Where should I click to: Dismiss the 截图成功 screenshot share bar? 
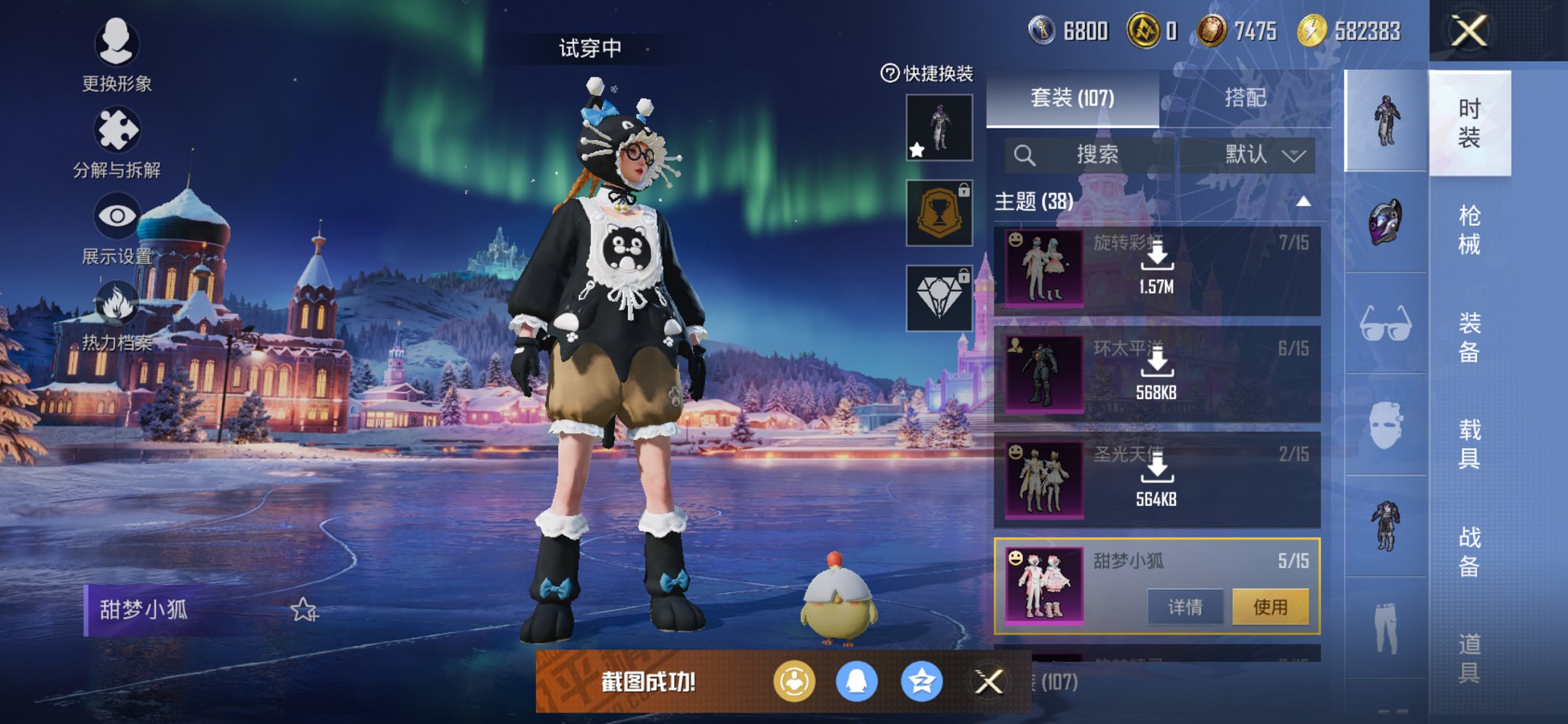point(989,682)
